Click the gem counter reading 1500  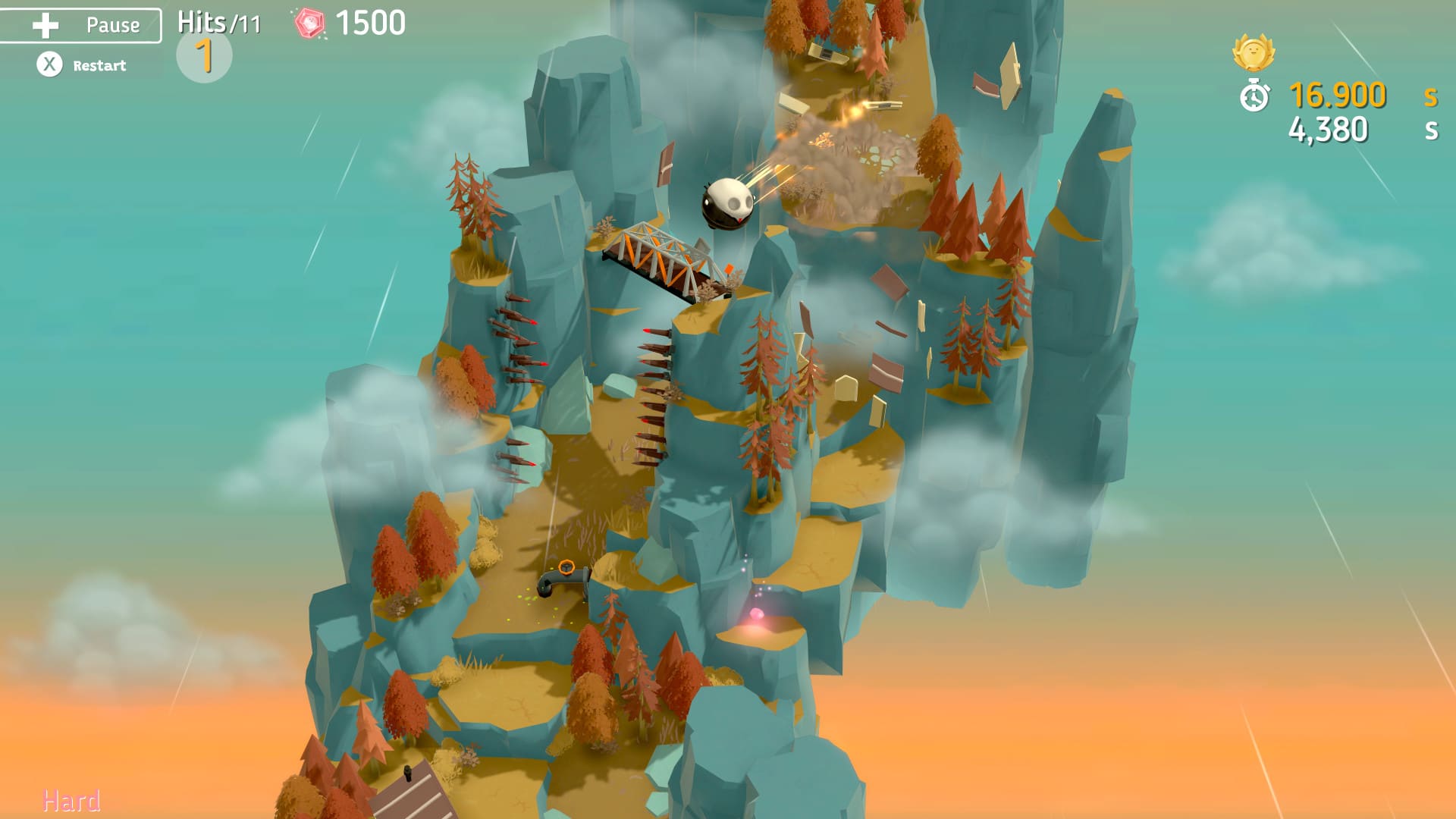click(x=369, y=23)
